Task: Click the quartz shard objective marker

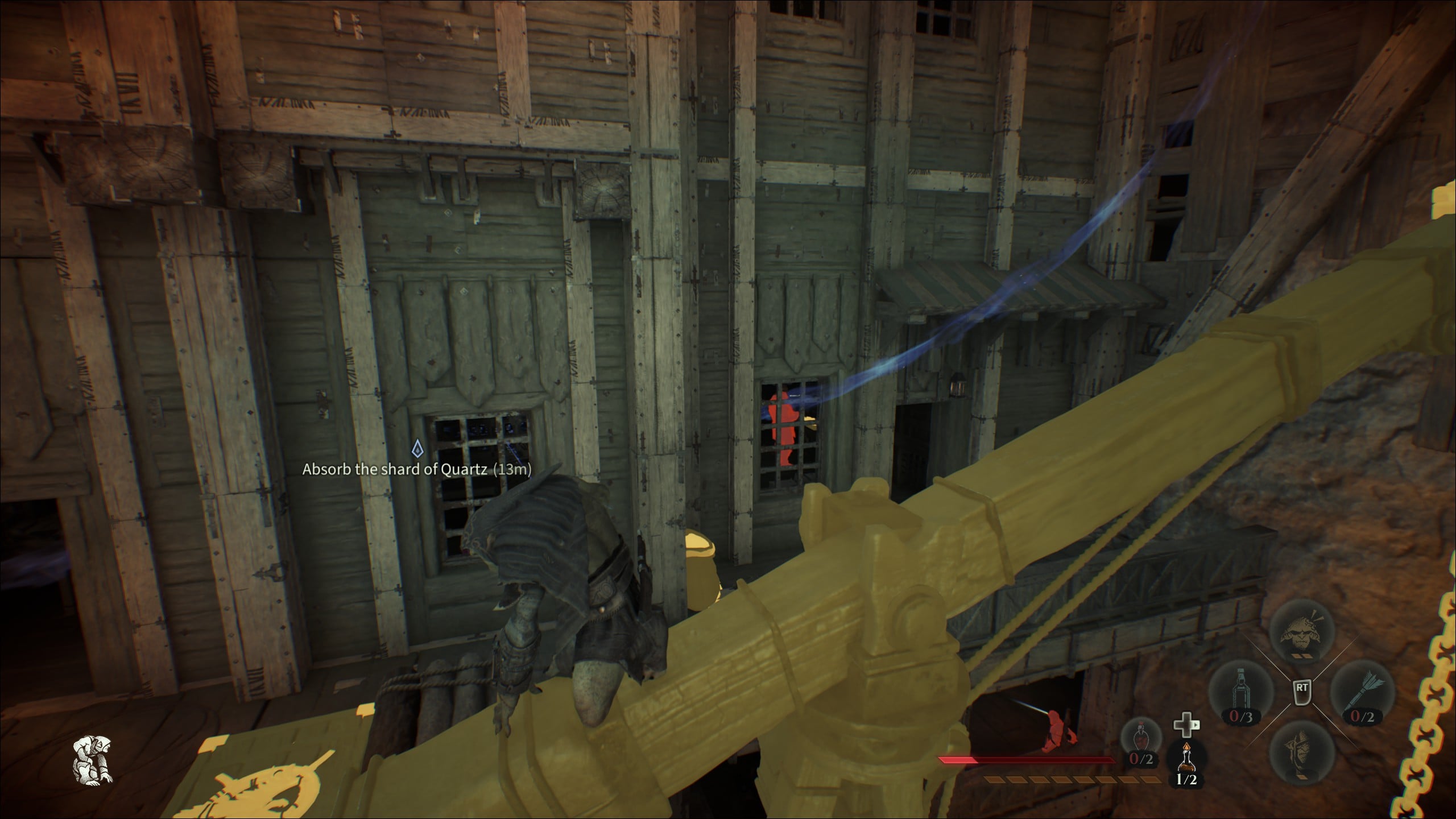Action: coord(418,449)
